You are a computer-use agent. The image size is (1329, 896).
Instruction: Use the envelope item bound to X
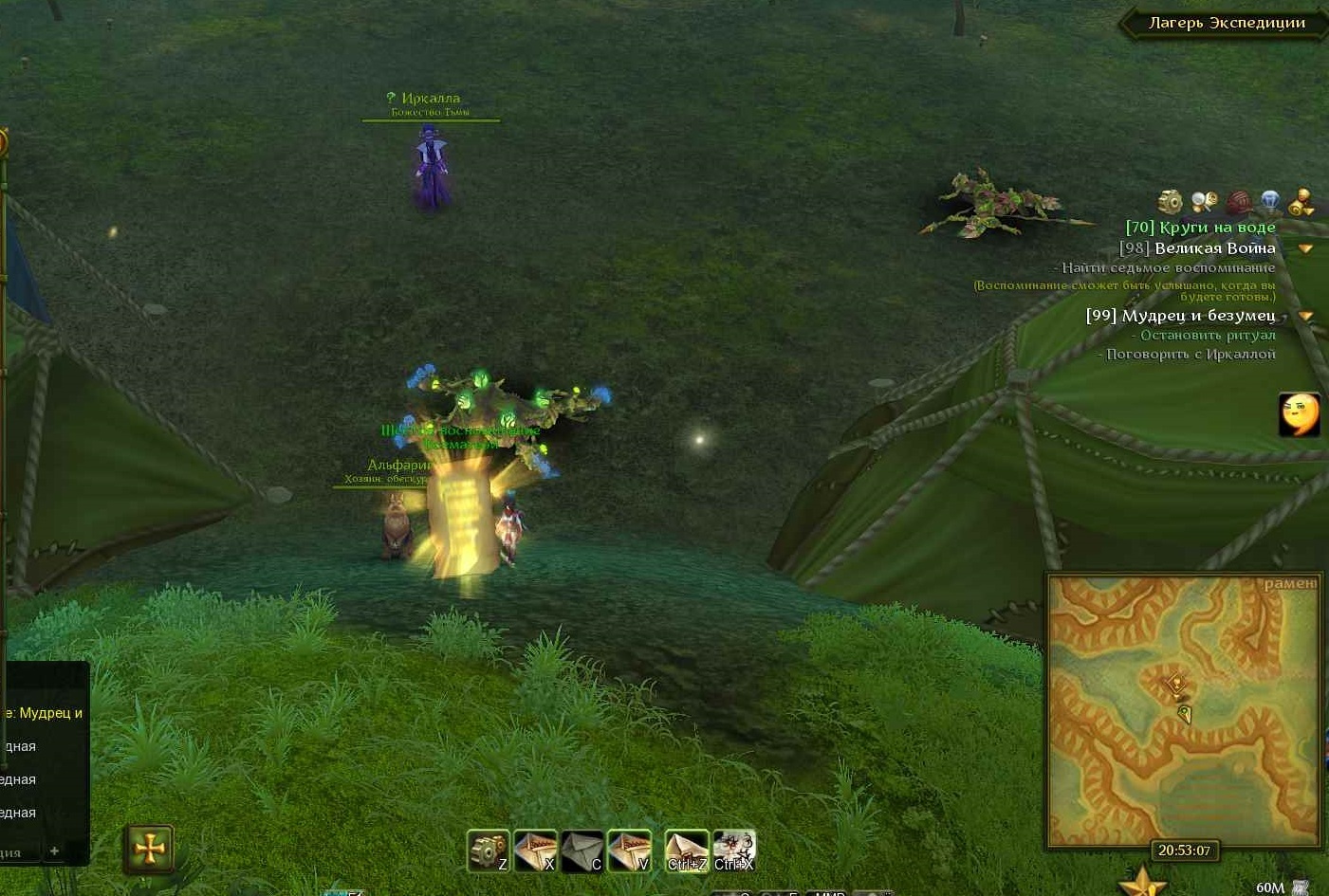535,850
